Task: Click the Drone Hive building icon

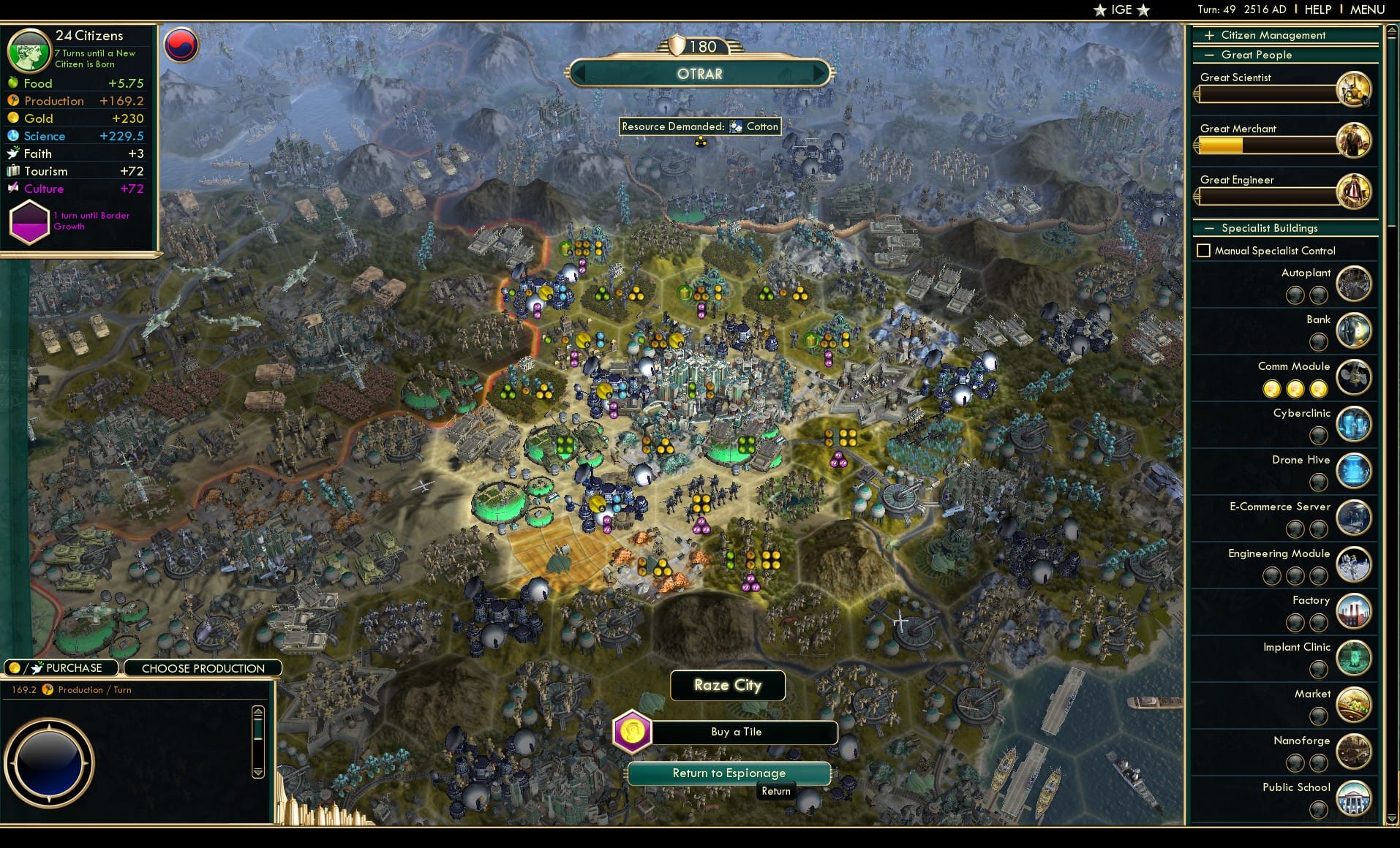Action: click(x=1355, y=471)
